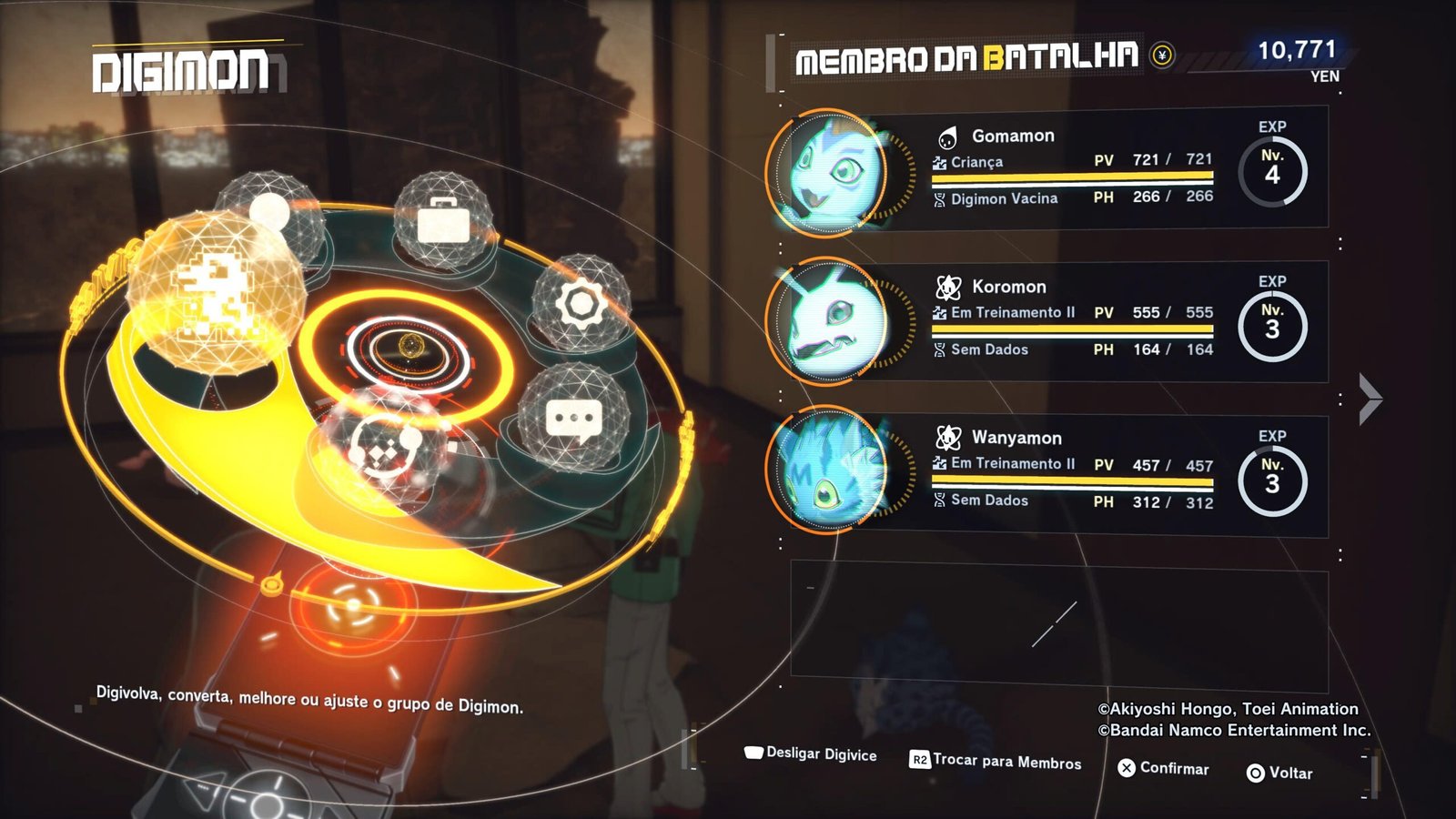Image resolution: width=1456 pixels, height=819 pixels.
Task: Click the right chevron arrow beside the member list
Action: (1370, 399)
